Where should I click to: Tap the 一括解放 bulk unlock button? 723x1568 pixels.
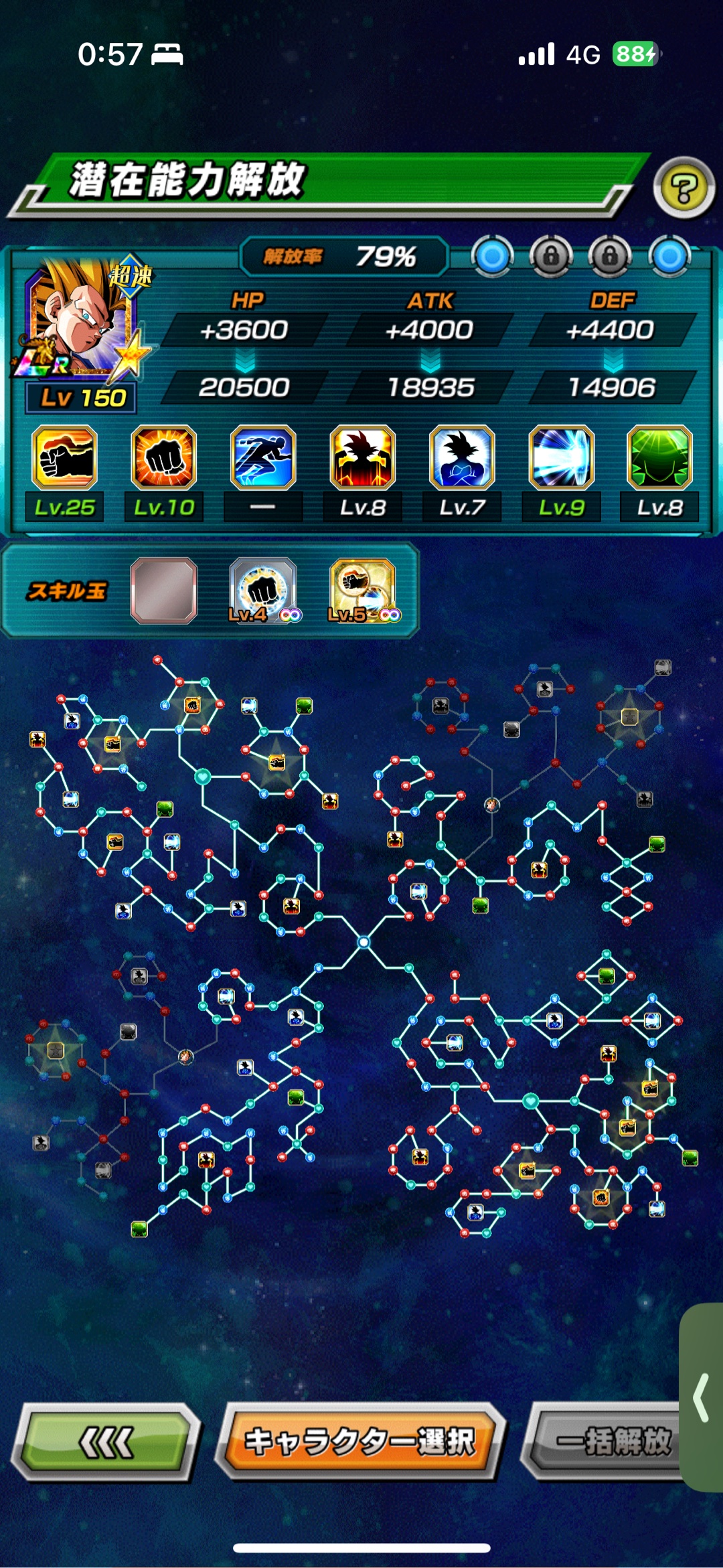pos(606,1441)
